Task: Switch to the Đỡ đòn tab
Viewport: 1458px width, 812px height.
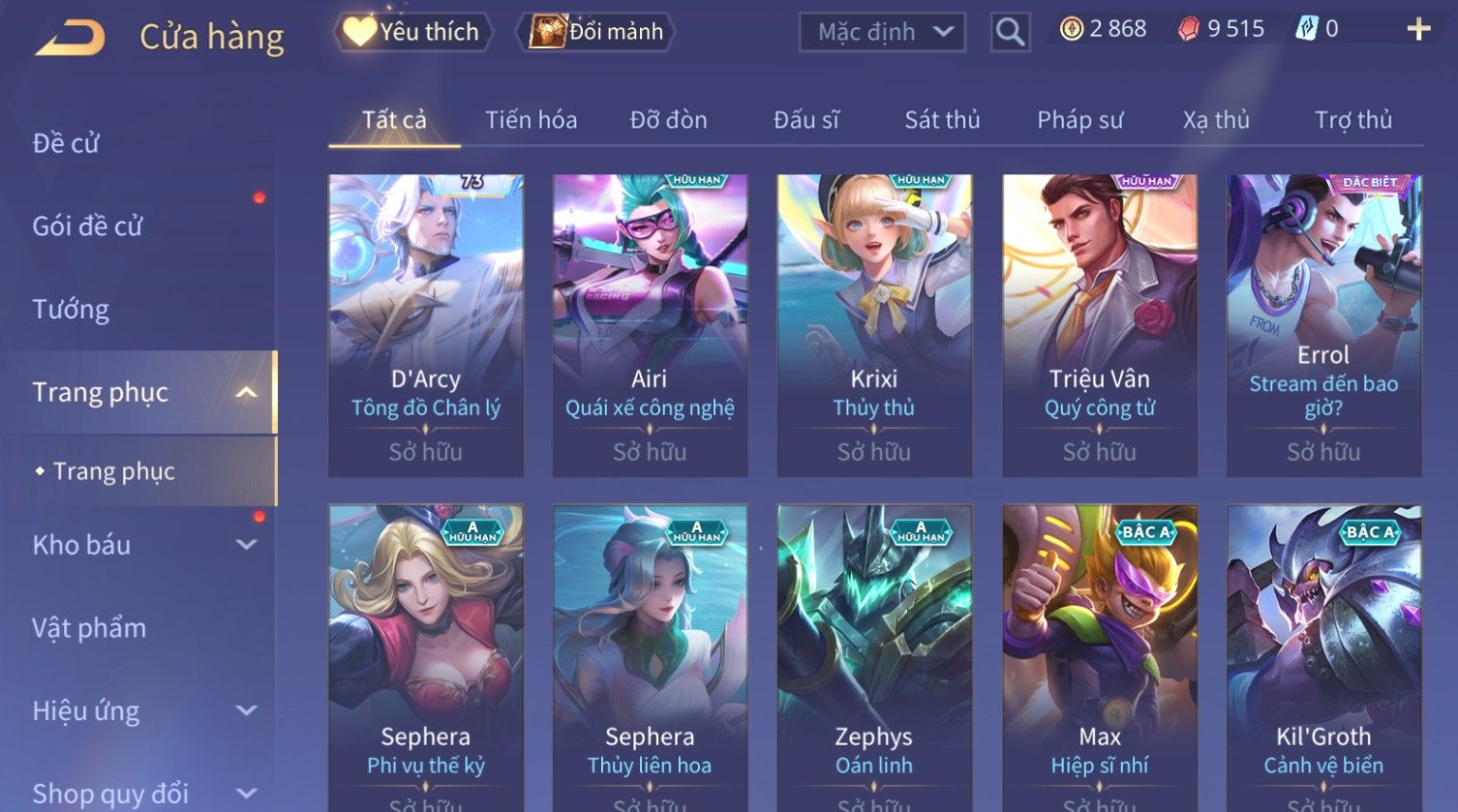Action: tap(668, 120)
